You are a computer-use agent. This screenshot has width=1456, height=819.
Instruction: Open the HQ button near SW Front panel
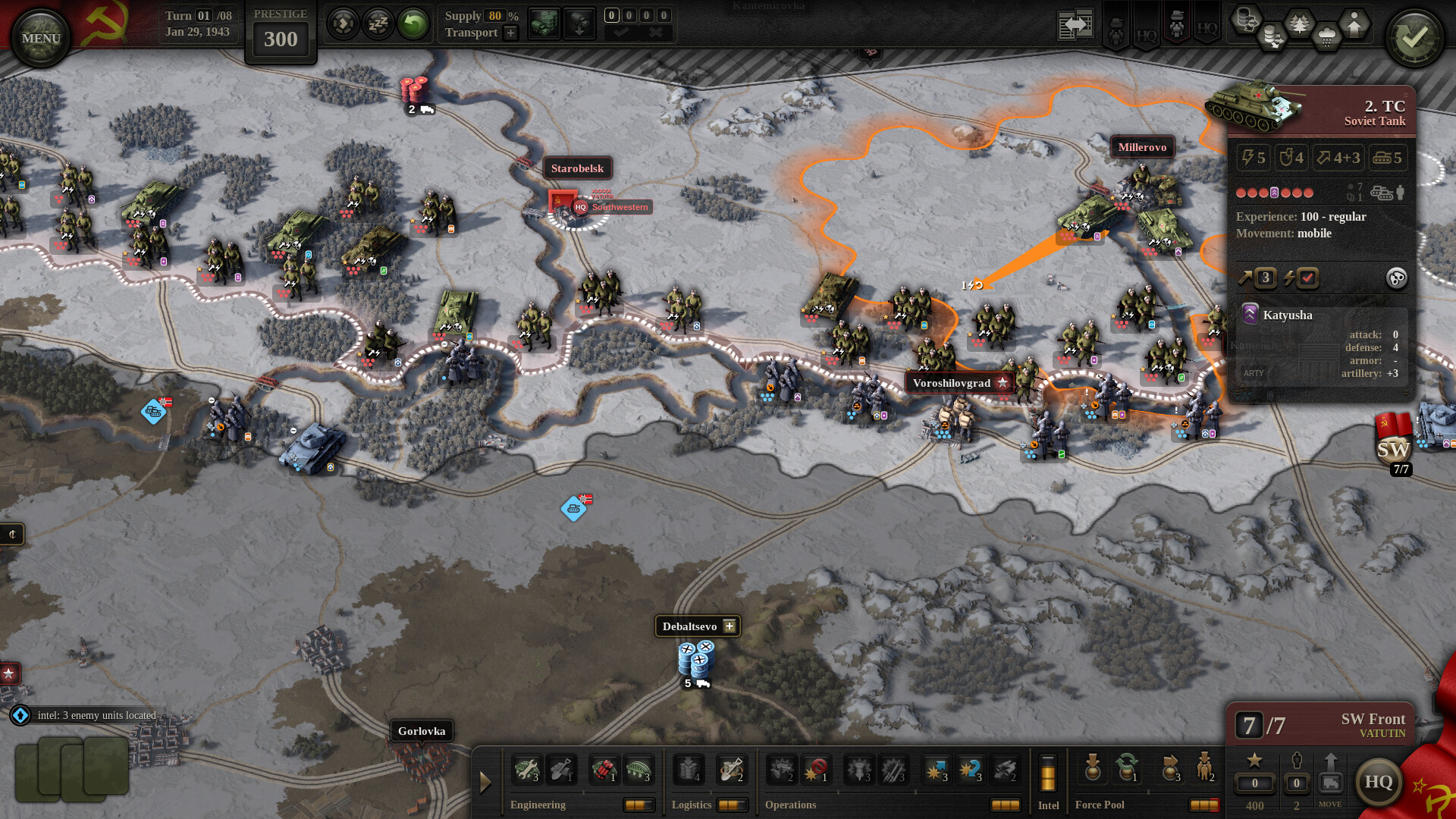click(1379, 783)
